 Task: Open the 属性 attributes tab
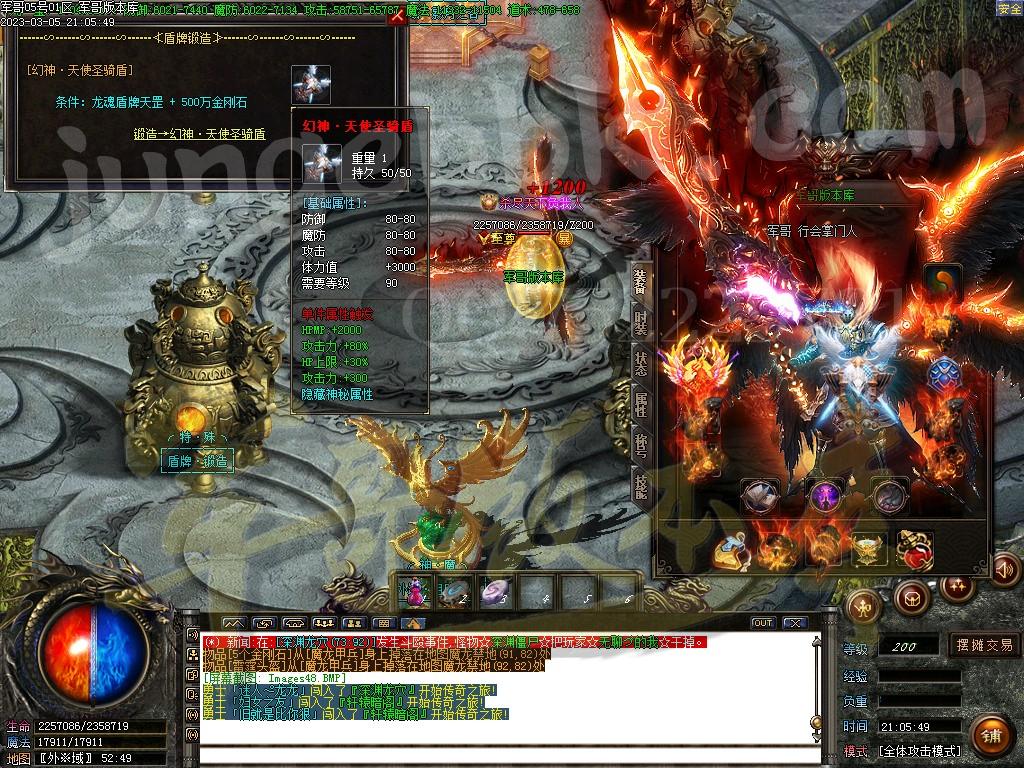point(641,405)
